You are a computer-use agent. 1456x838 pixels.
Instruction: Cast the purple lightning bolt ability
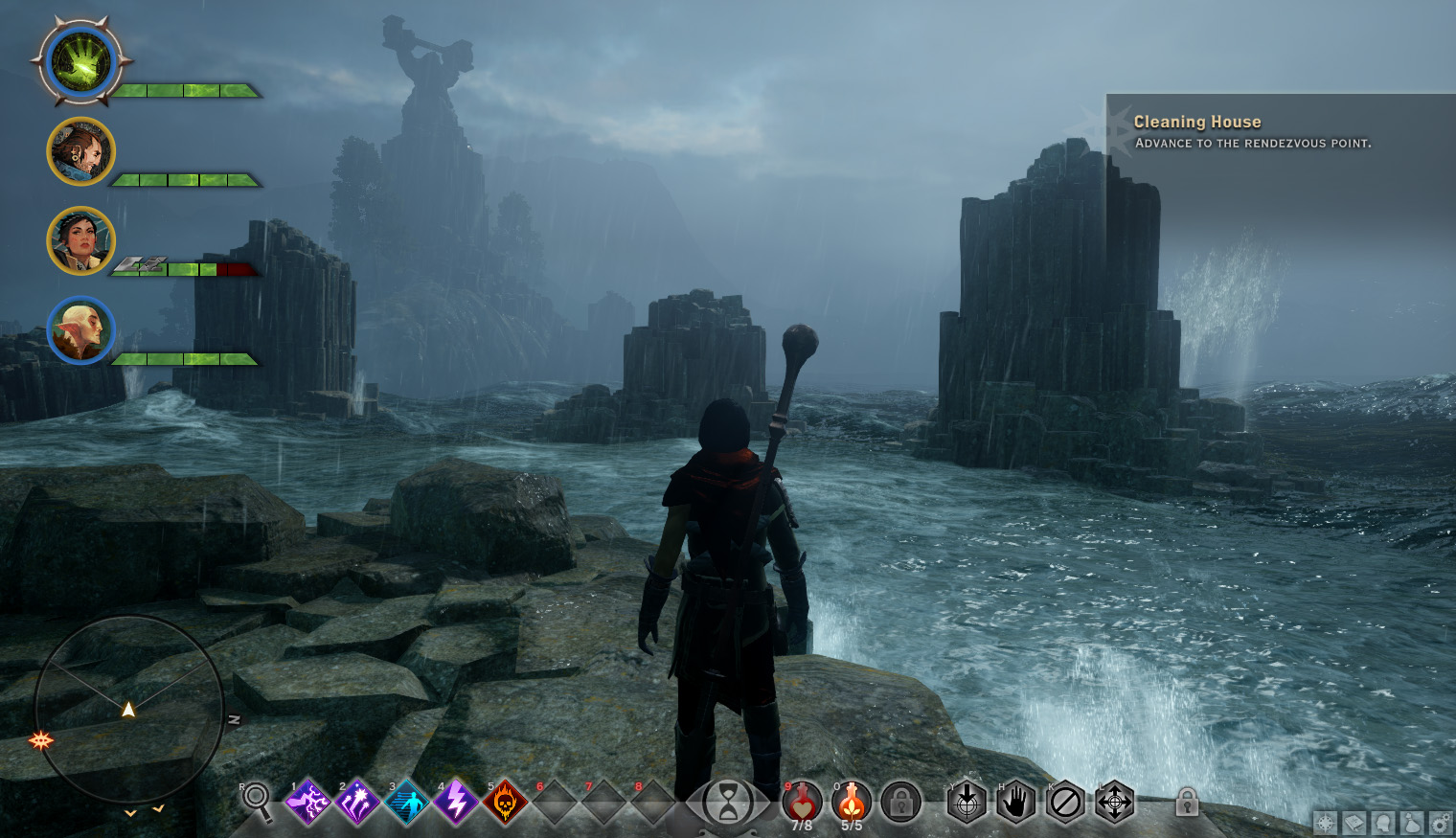456,802
